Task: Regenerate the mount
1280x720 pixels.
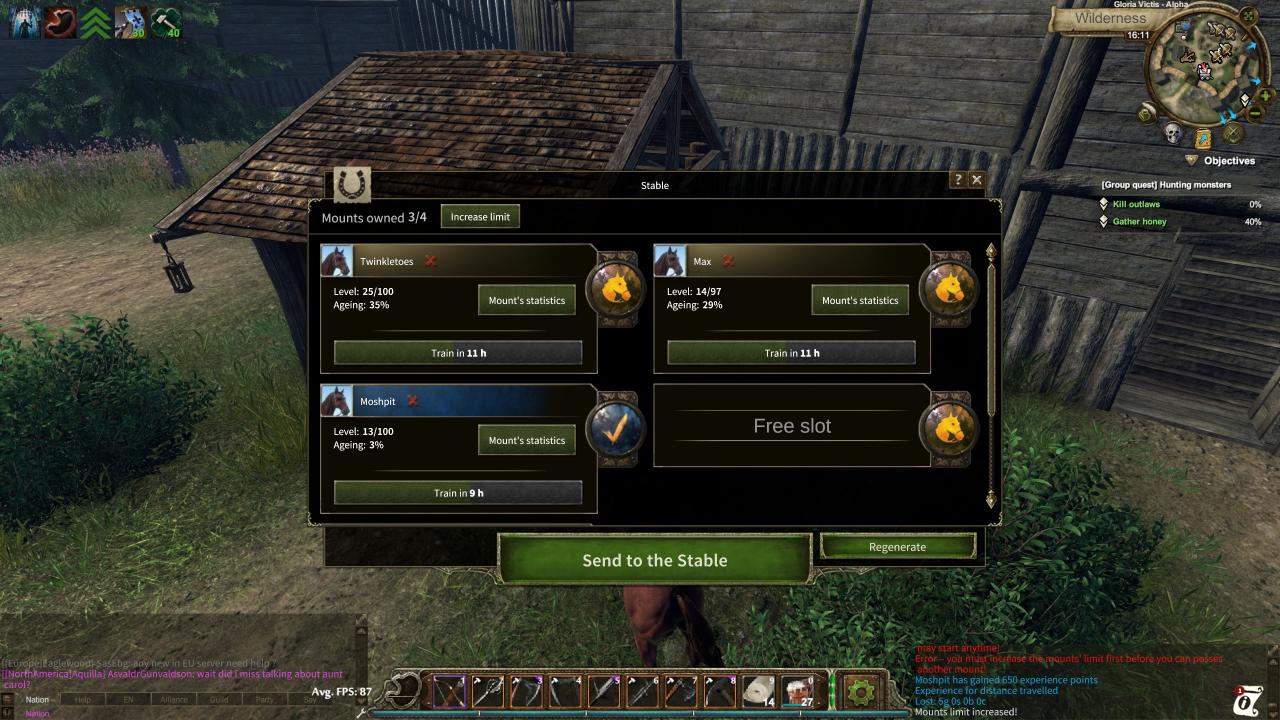Action: click(897, 547)
